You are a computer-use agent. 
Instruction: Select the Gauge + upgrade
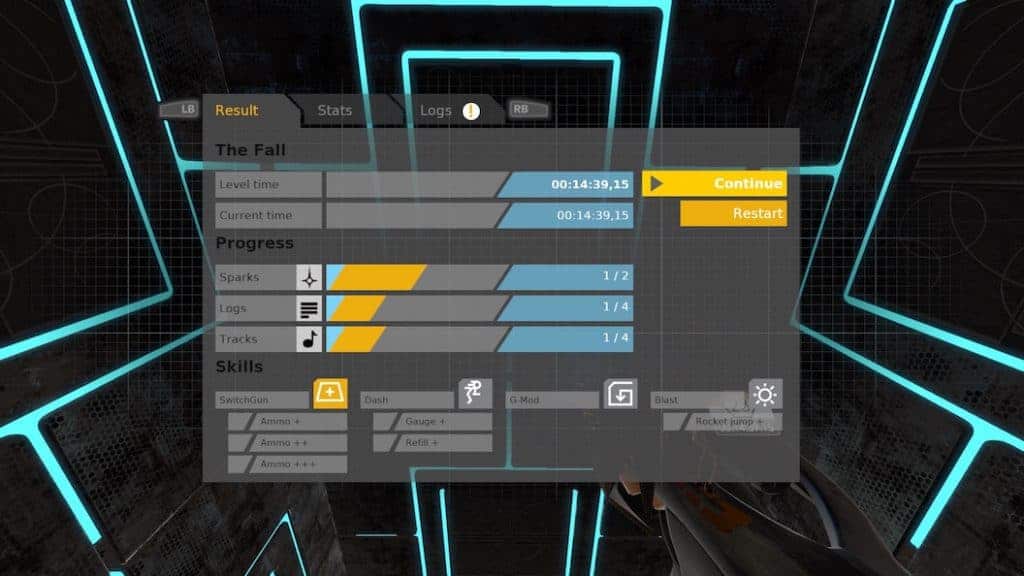coord(433,421)
